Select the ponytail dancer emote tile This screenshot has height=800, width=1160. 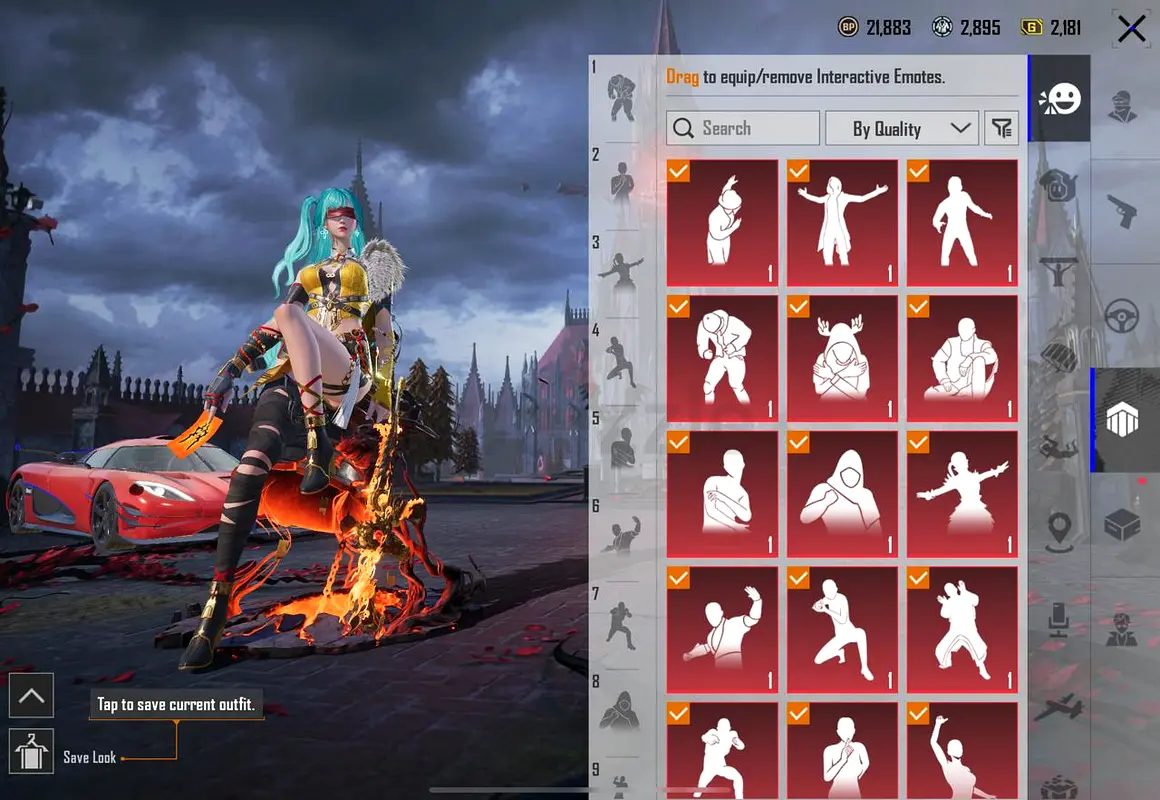click(962, 494)
